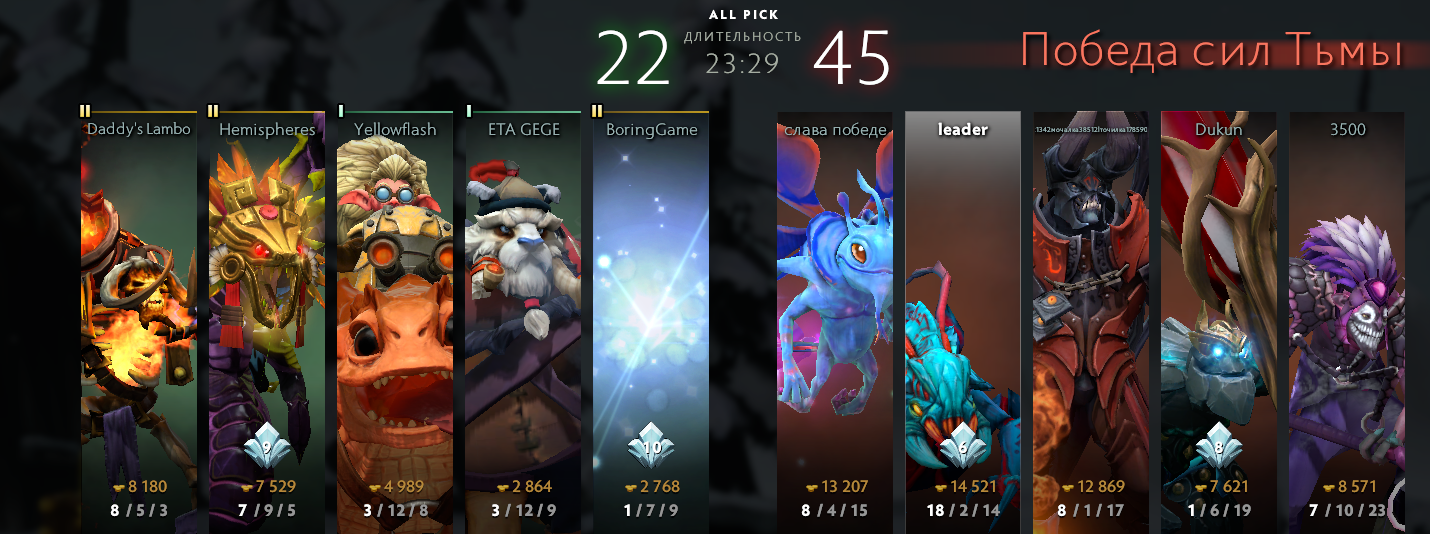Select the BoringGame player card

pos(651,320)
